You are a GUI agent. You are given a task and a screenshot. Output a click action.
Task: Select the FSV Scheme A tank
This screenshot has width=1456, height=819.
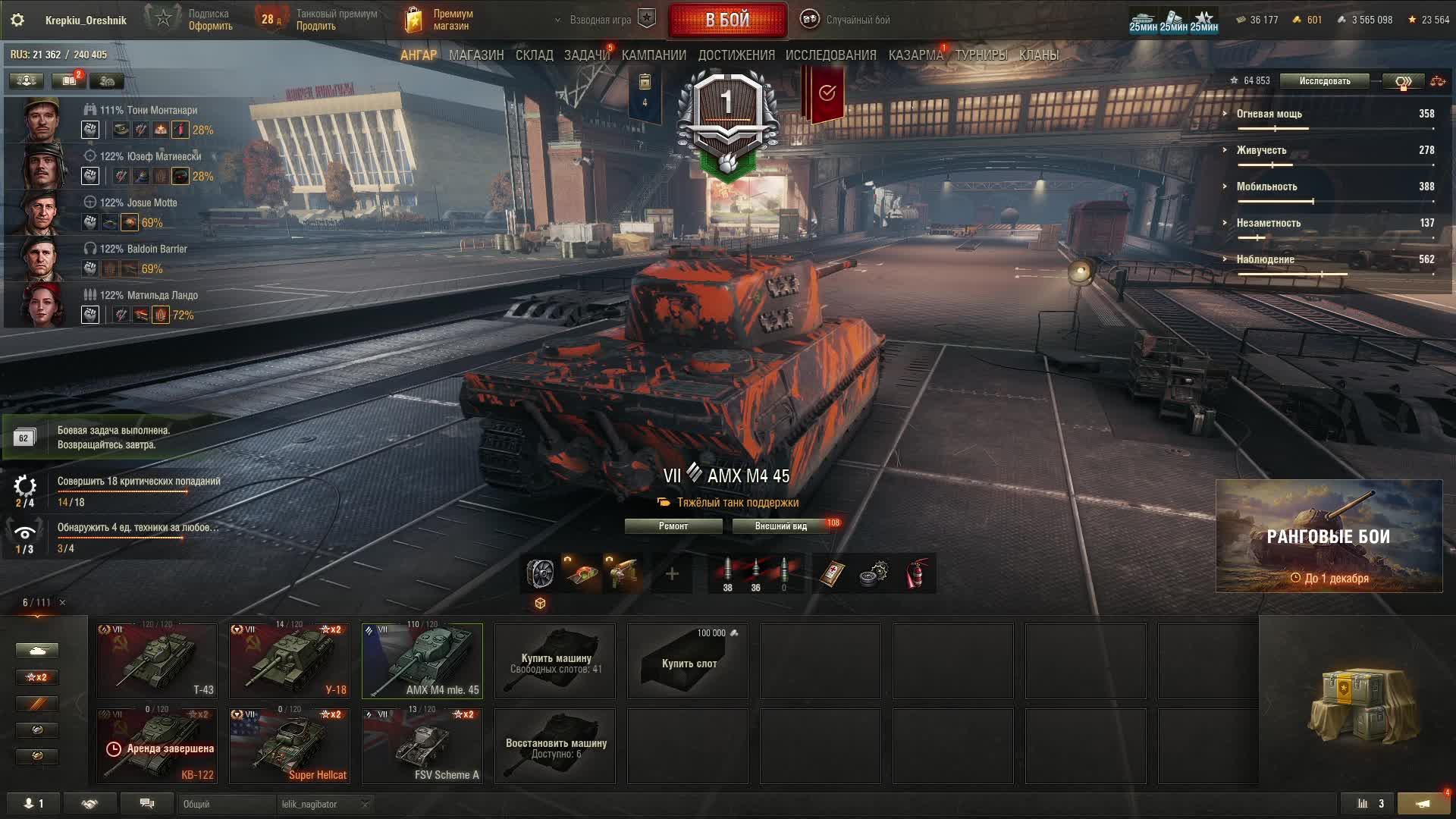pos(422,746)
